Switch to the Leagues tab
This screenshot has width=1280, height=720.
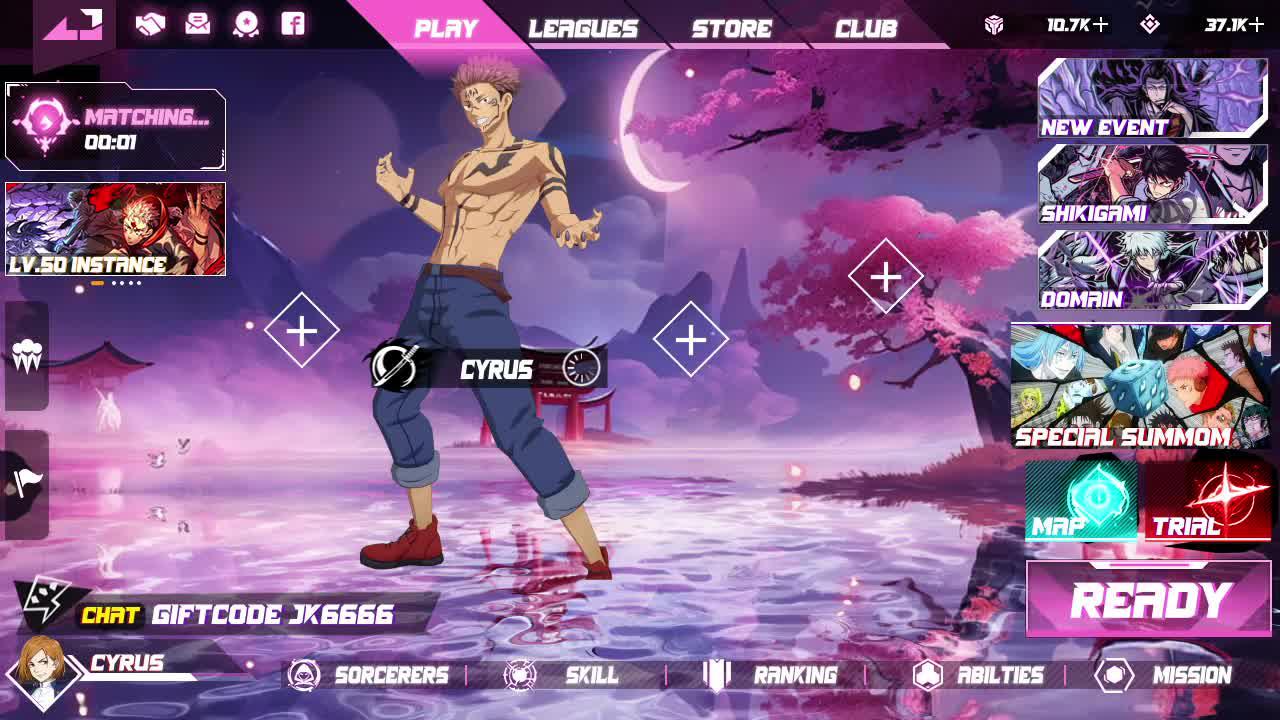[x=584, y=27]
